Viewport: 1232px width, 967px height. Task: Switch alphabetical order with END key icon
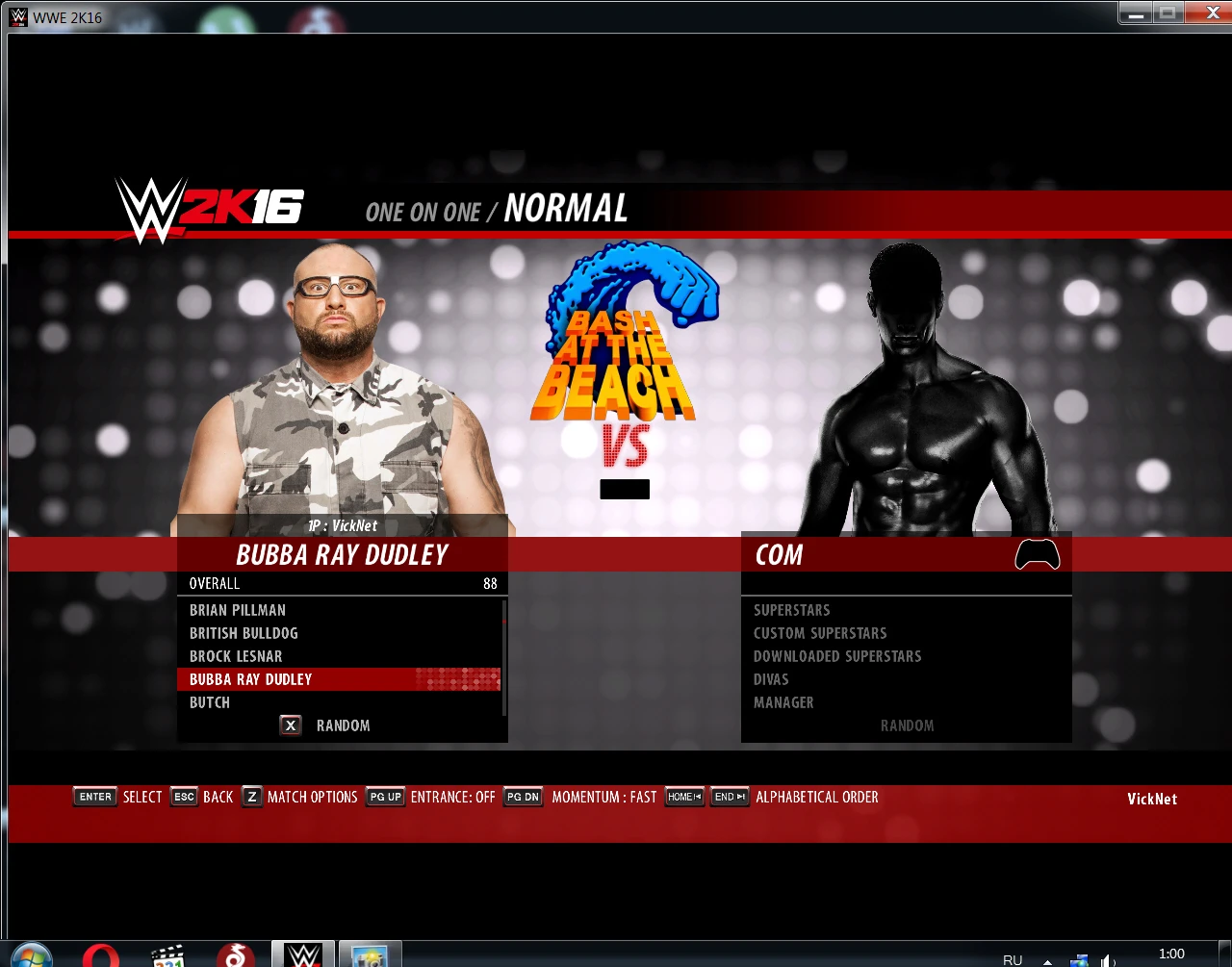click(x=729, y=796)
